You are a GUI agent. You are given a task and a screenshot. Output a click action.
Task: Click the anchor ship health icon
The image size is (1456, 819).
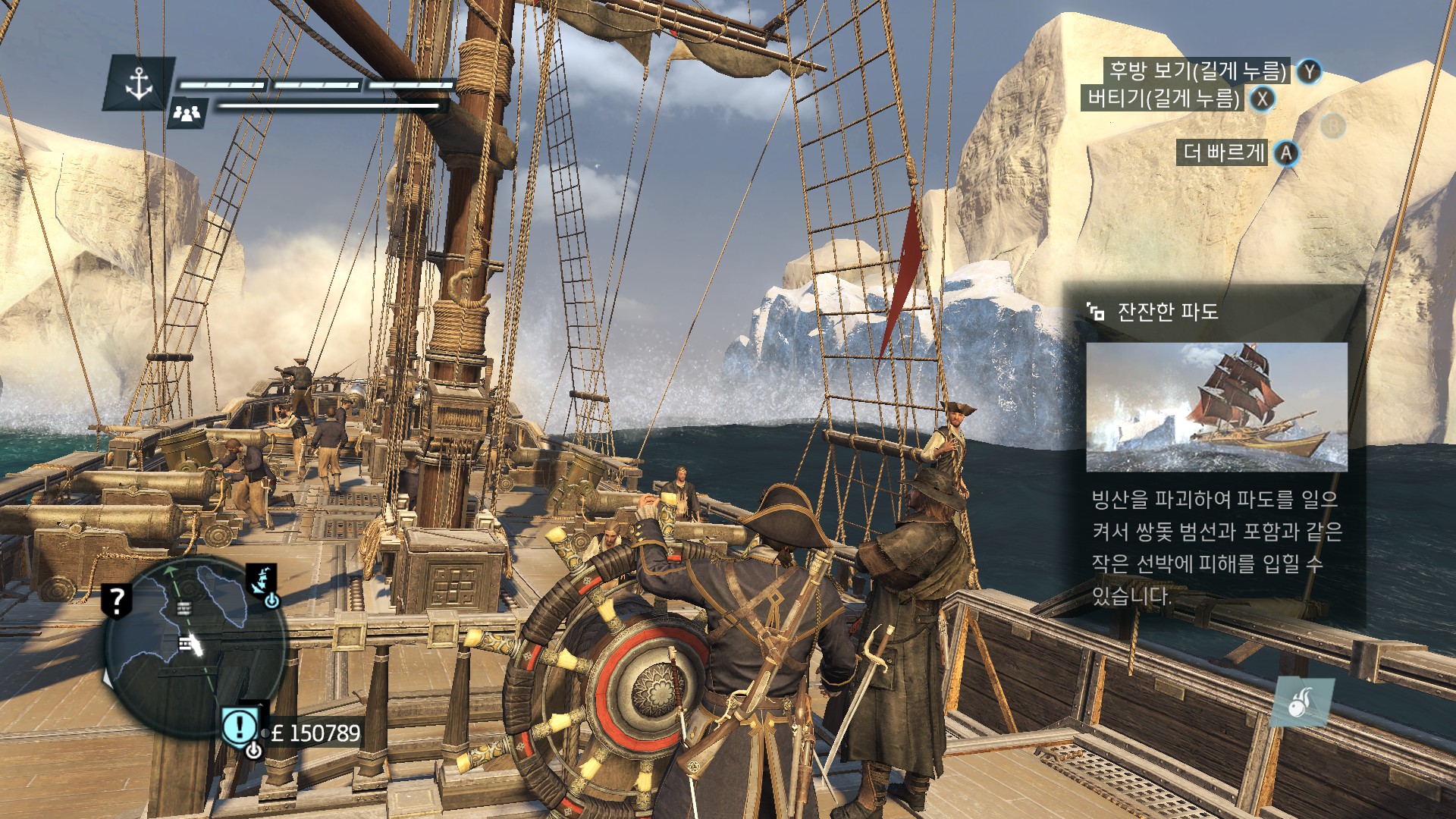(x=139, y=83)
